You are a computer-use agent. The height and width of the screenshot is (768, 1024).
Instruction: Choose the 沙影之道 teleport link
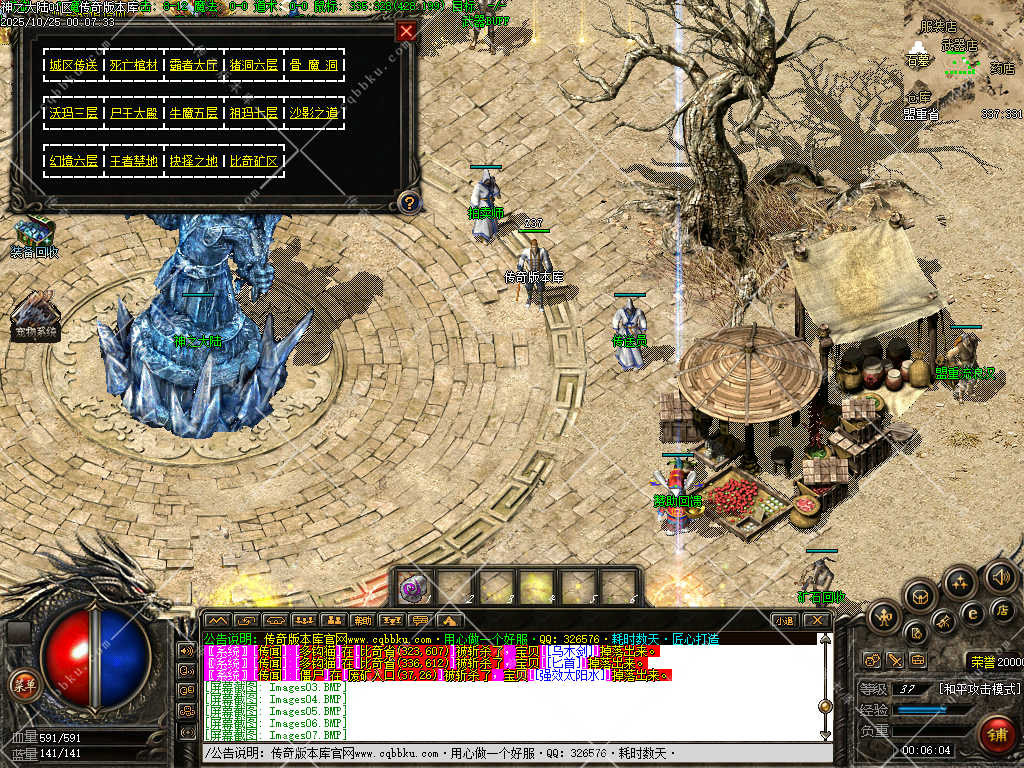point(314,113)
